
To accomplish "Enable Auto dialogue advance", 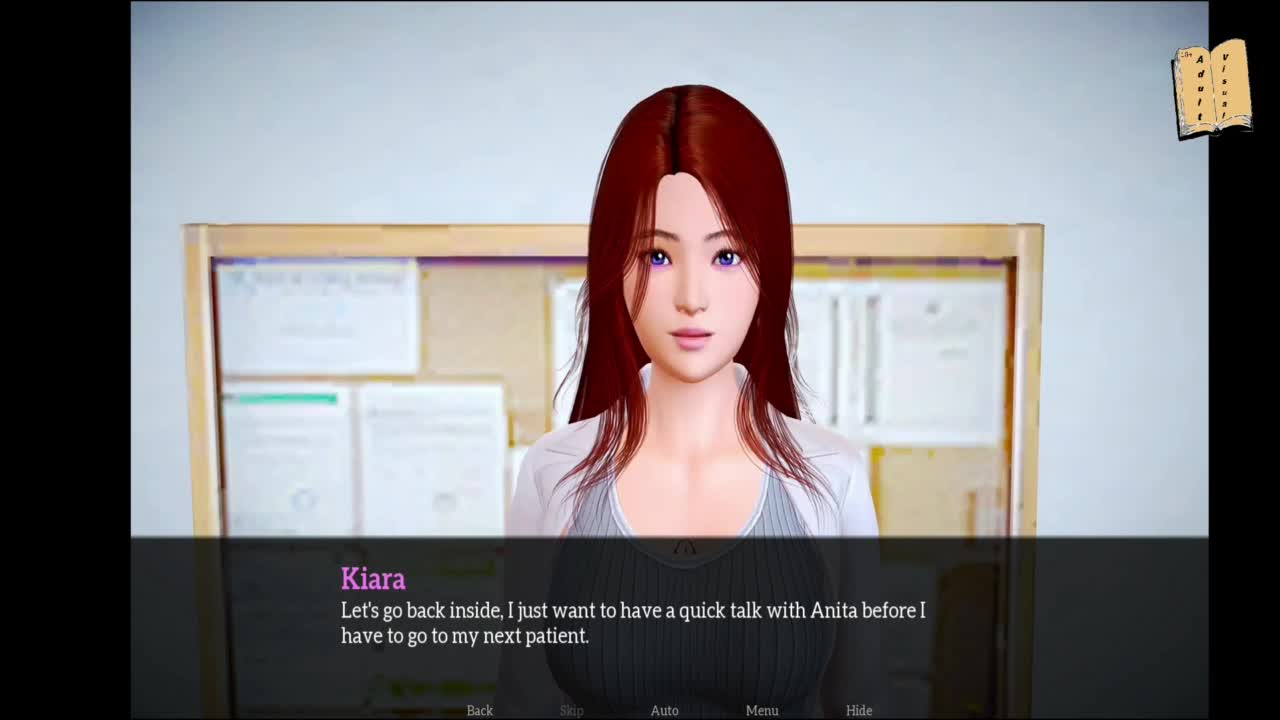I will click(665, 710).
